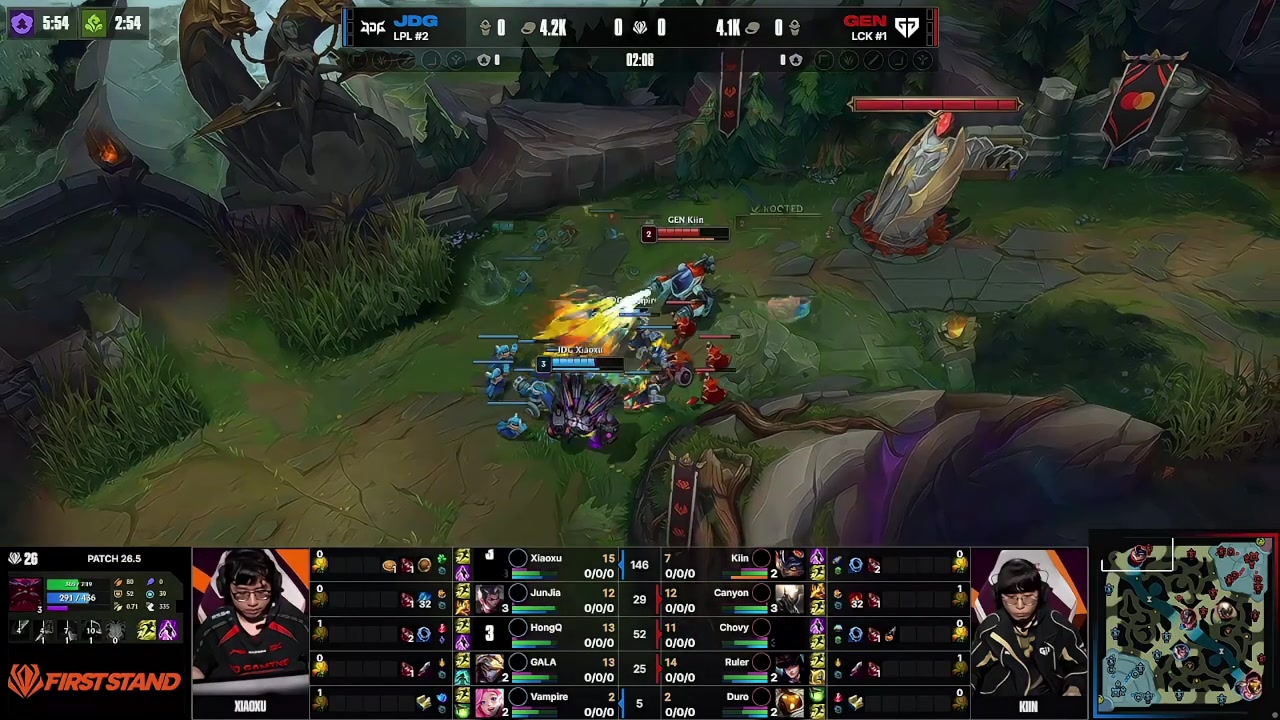Screen dimensions: 1280x720
Task: Click the GEN team logo
Action: click(907, 28)
